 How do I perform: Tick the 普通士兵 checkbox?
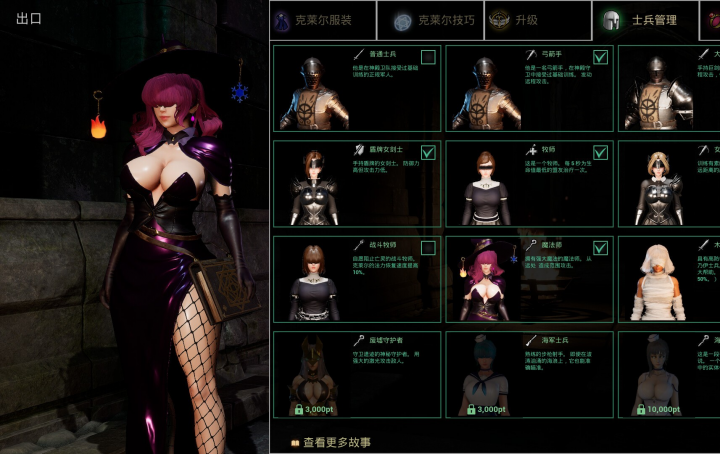(428, 57)
